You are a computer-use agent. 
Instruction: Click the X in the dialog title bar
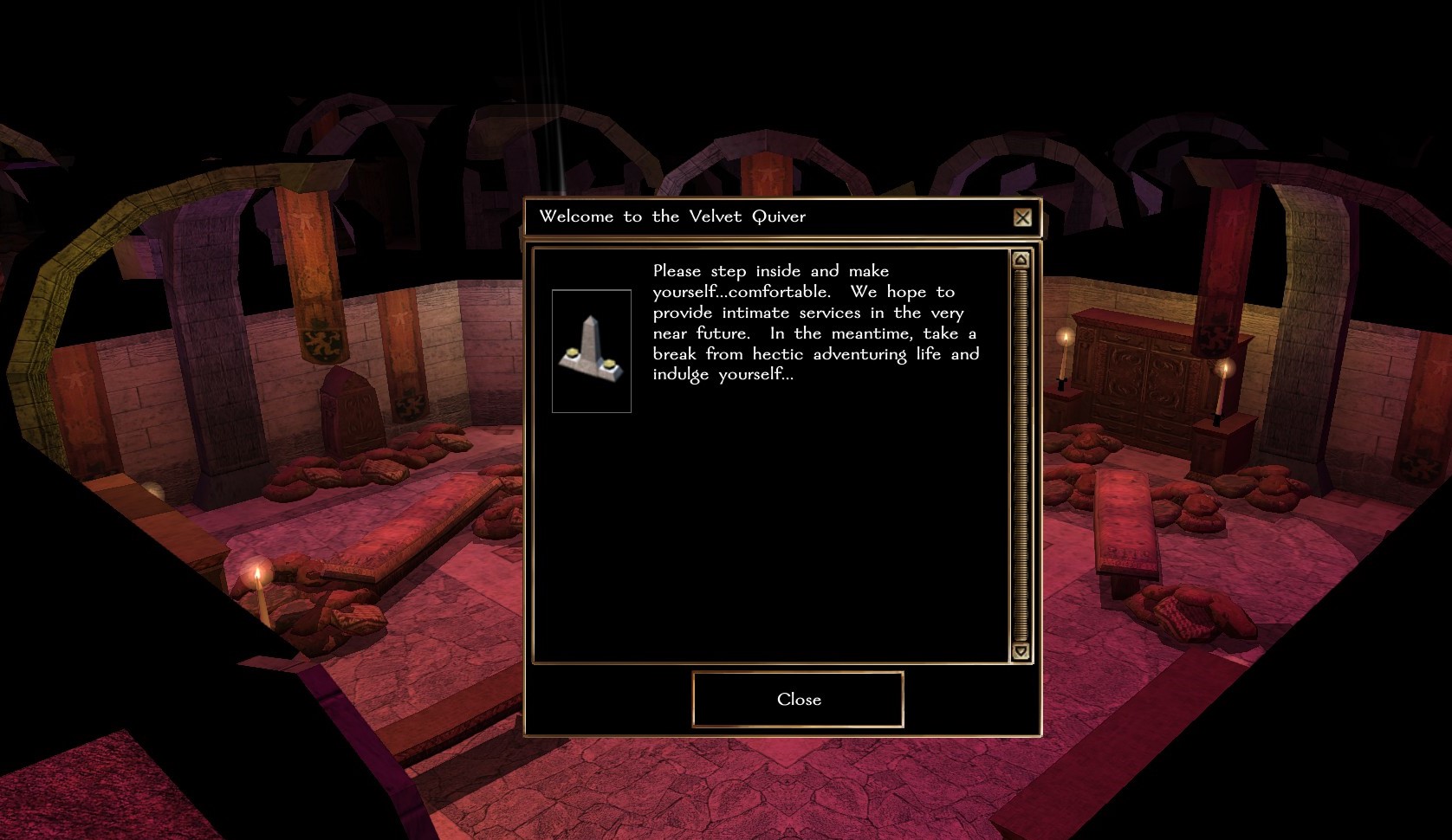[x=1022, y=217]
